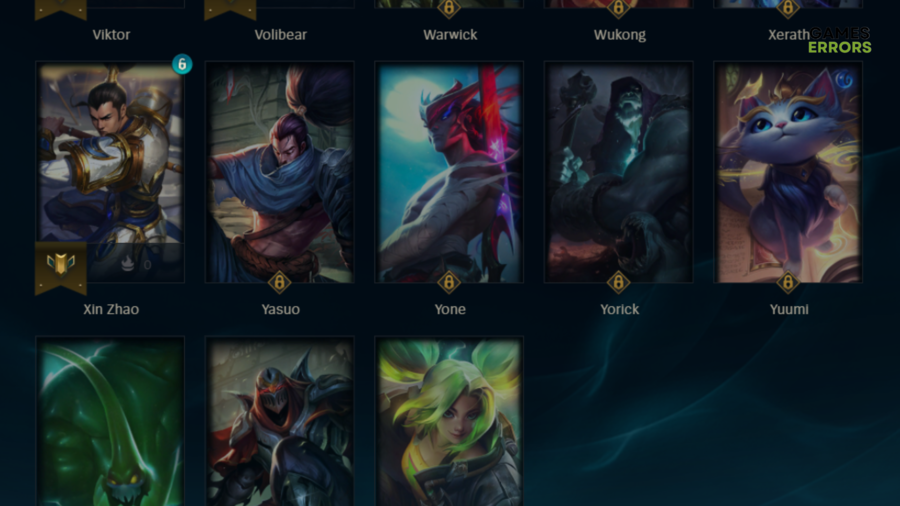Image resolution: width=900 pixels, height=506 pixels.
Task: Open the Yuumi champion card
Action: pos(788,170)
